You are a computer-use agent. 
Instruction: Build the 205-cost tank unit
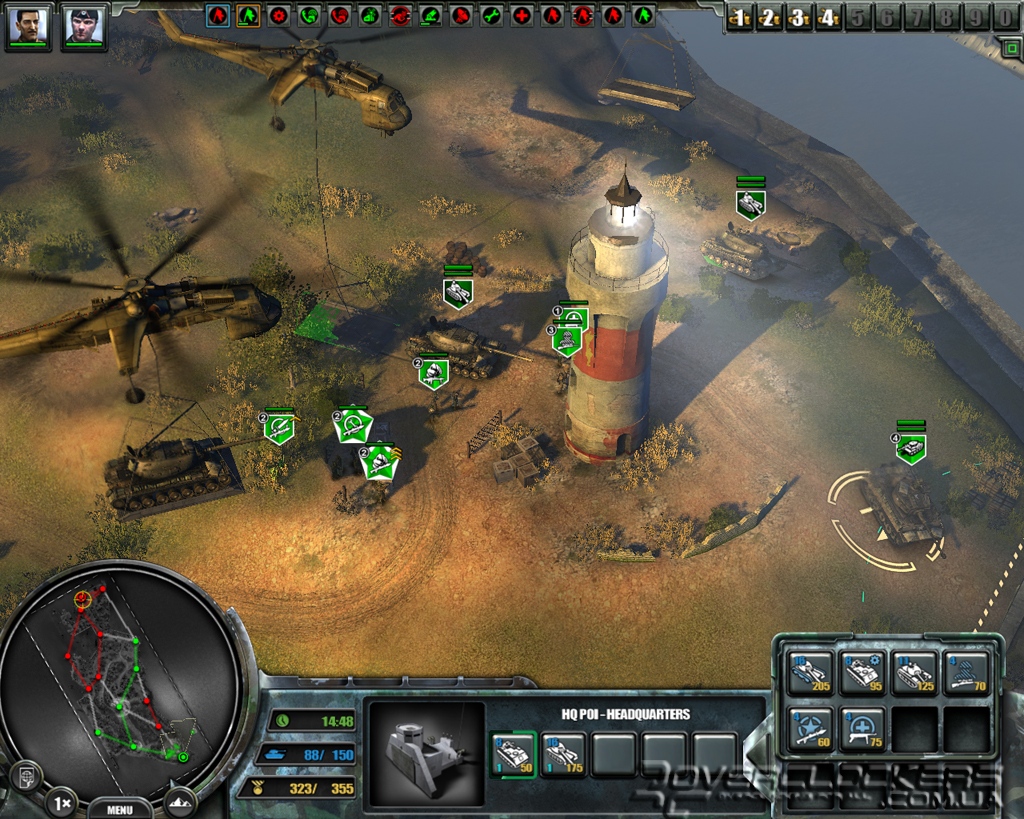pyautogui.click(x=809, y=673)
